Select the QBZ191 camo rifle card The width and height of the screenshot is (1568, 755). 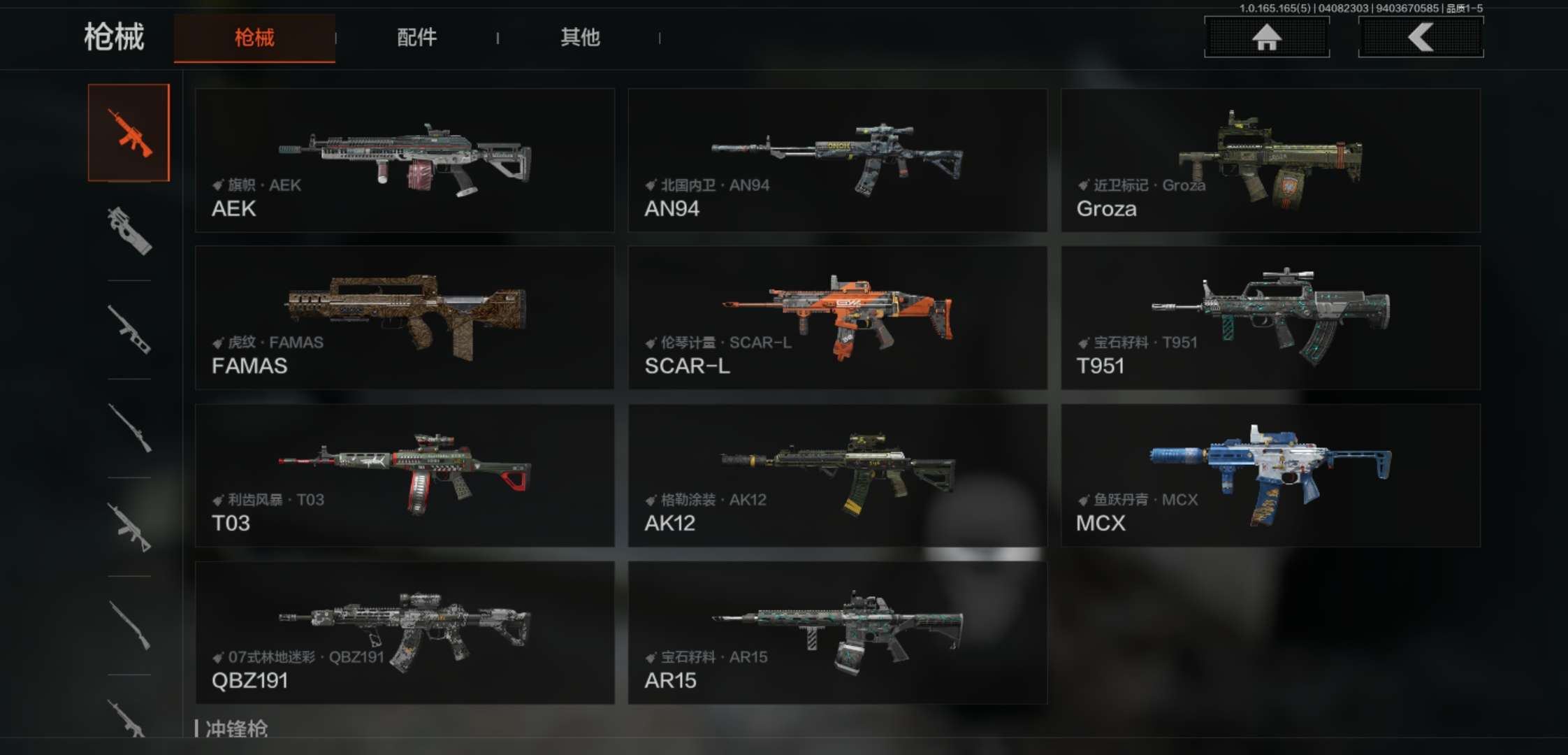(x=405, y=633)
